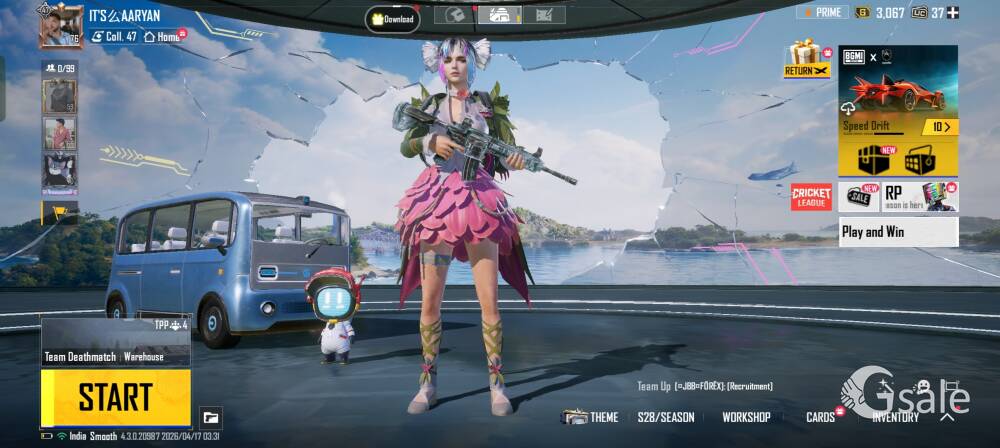Click the Download button
The width and height of the screenshot is (1000, 448).
[393, 18]
